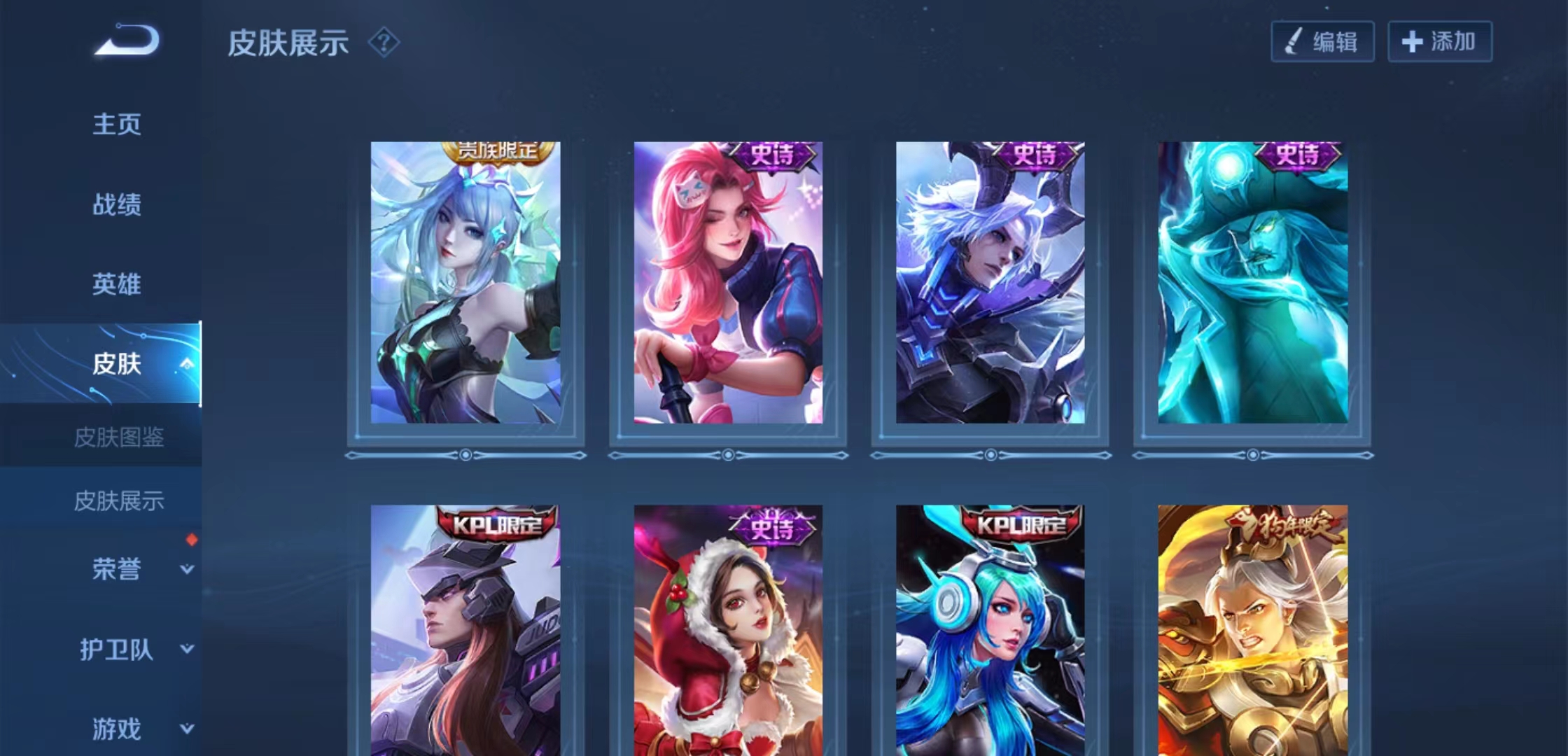
Task: Expand the 游戏 section
Action: pyautogui.click(x=186, y=729)
